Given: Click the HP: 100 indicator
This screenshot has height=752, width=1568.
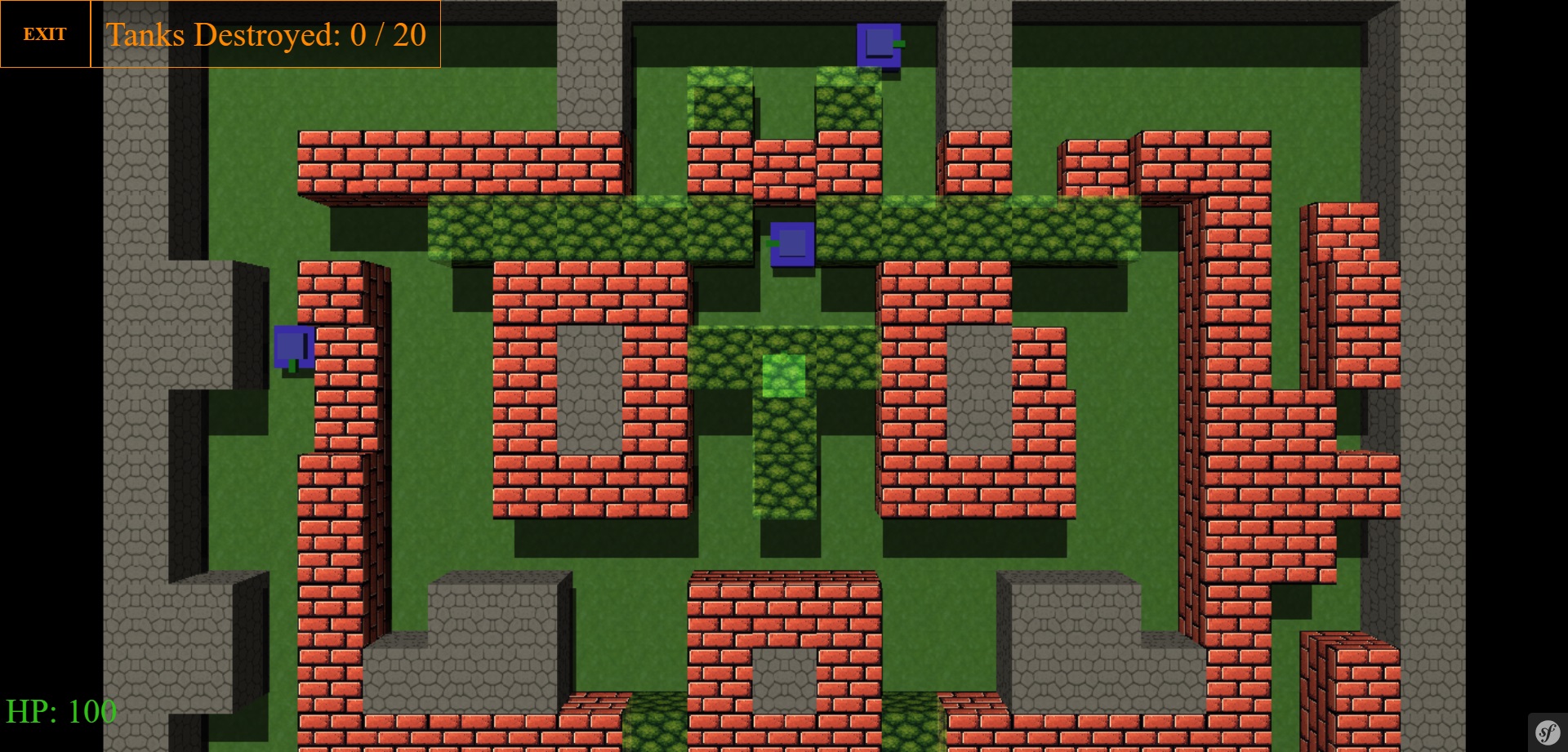Looking at the screenshot, I should click(61, 710).
